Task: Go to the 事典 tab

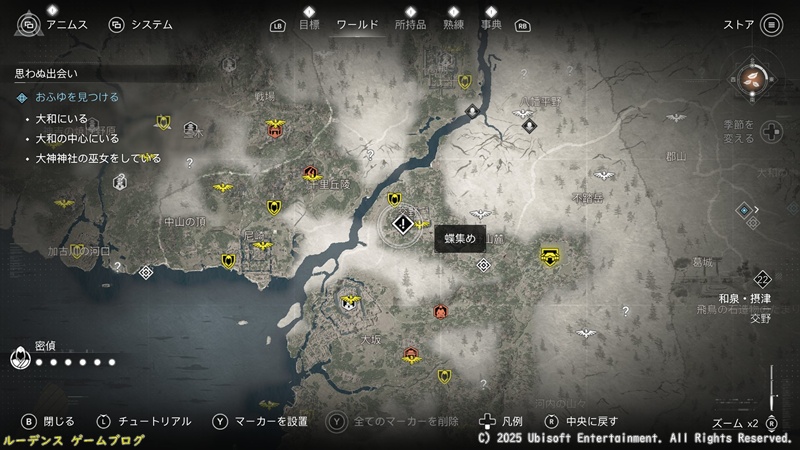Action: [491, 24]
